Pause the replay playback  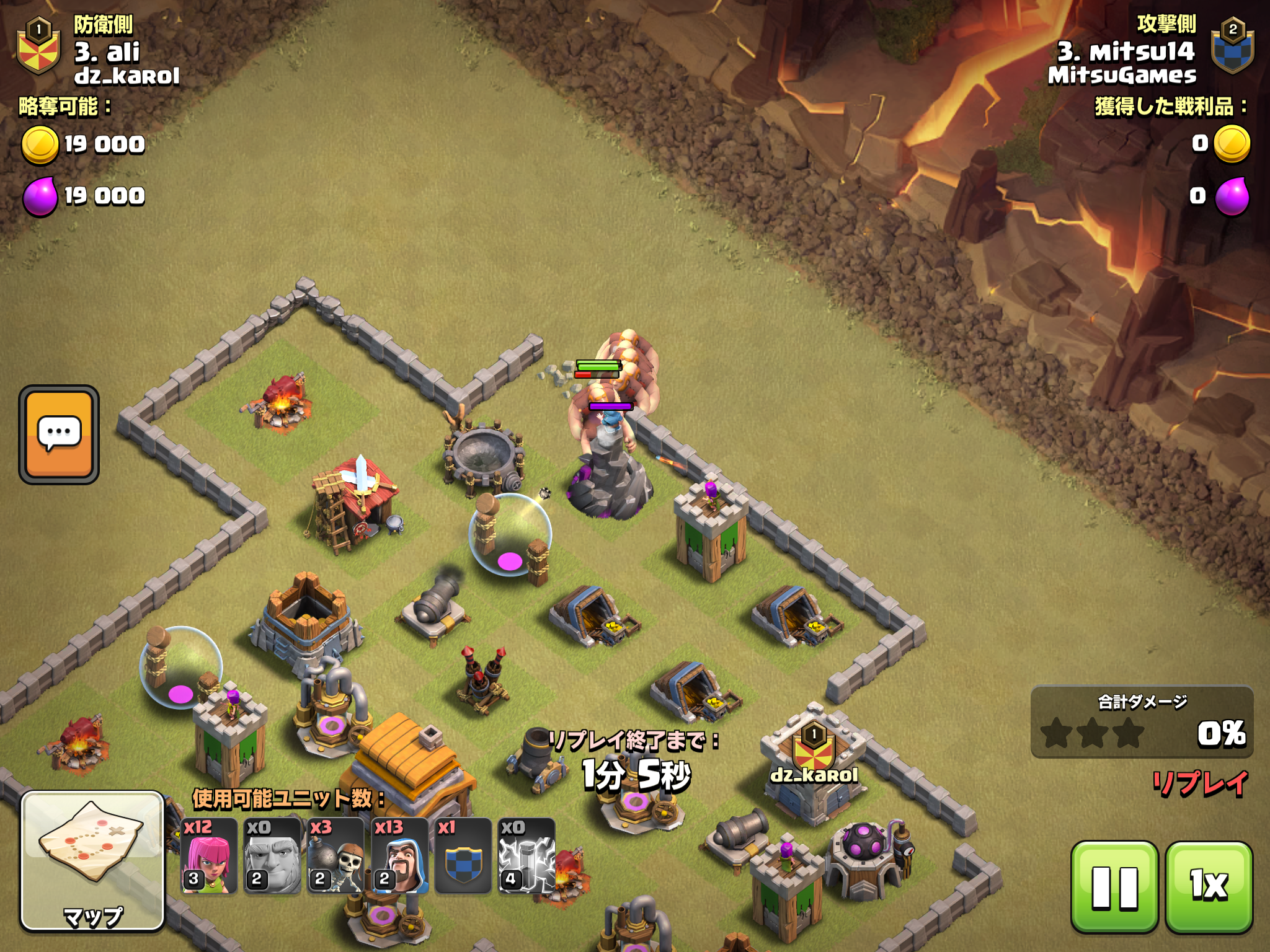pos(1114,886)
